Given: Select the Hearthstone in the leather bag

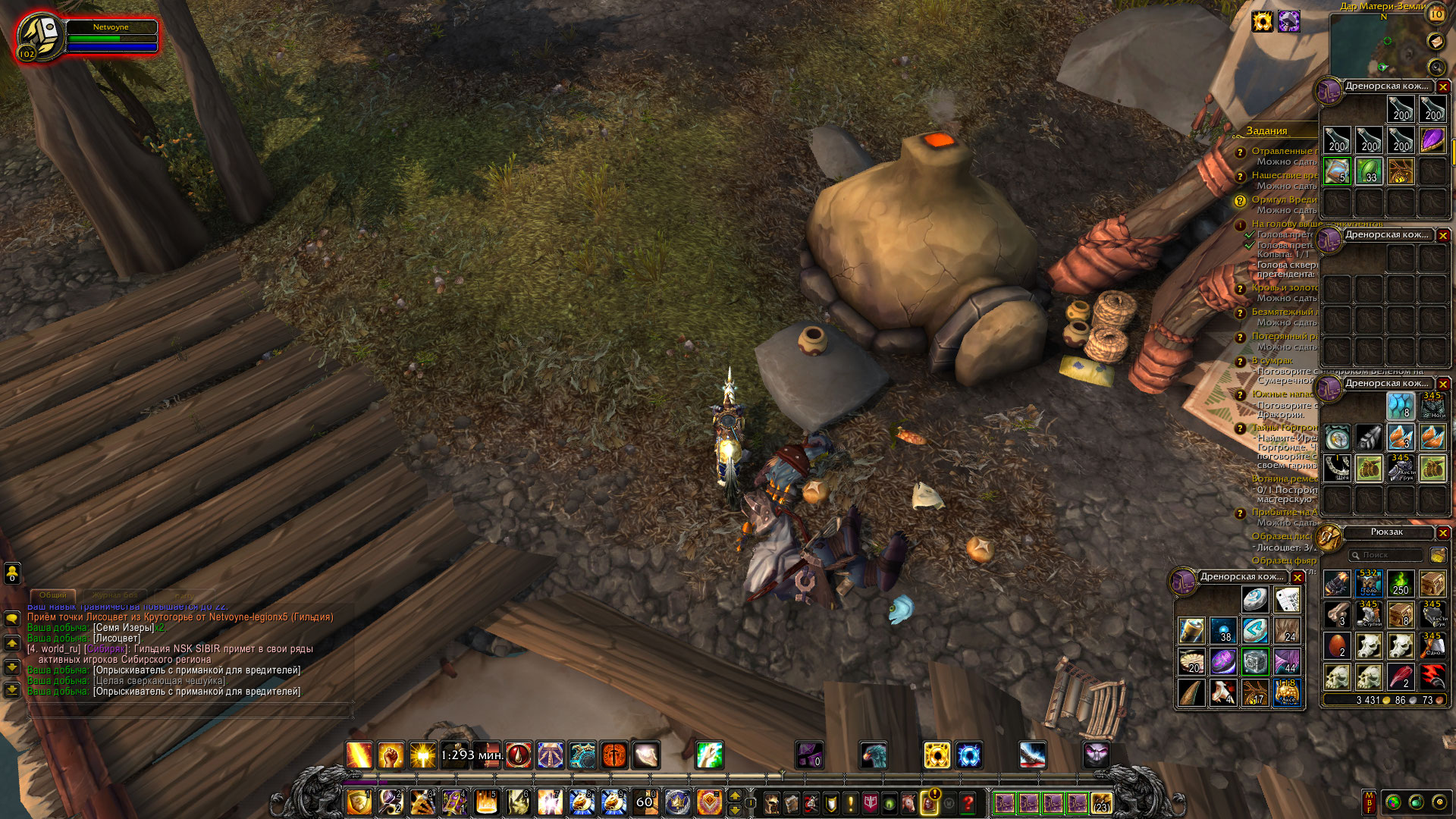Looking at the screenshot, I should coord(1254,600).
